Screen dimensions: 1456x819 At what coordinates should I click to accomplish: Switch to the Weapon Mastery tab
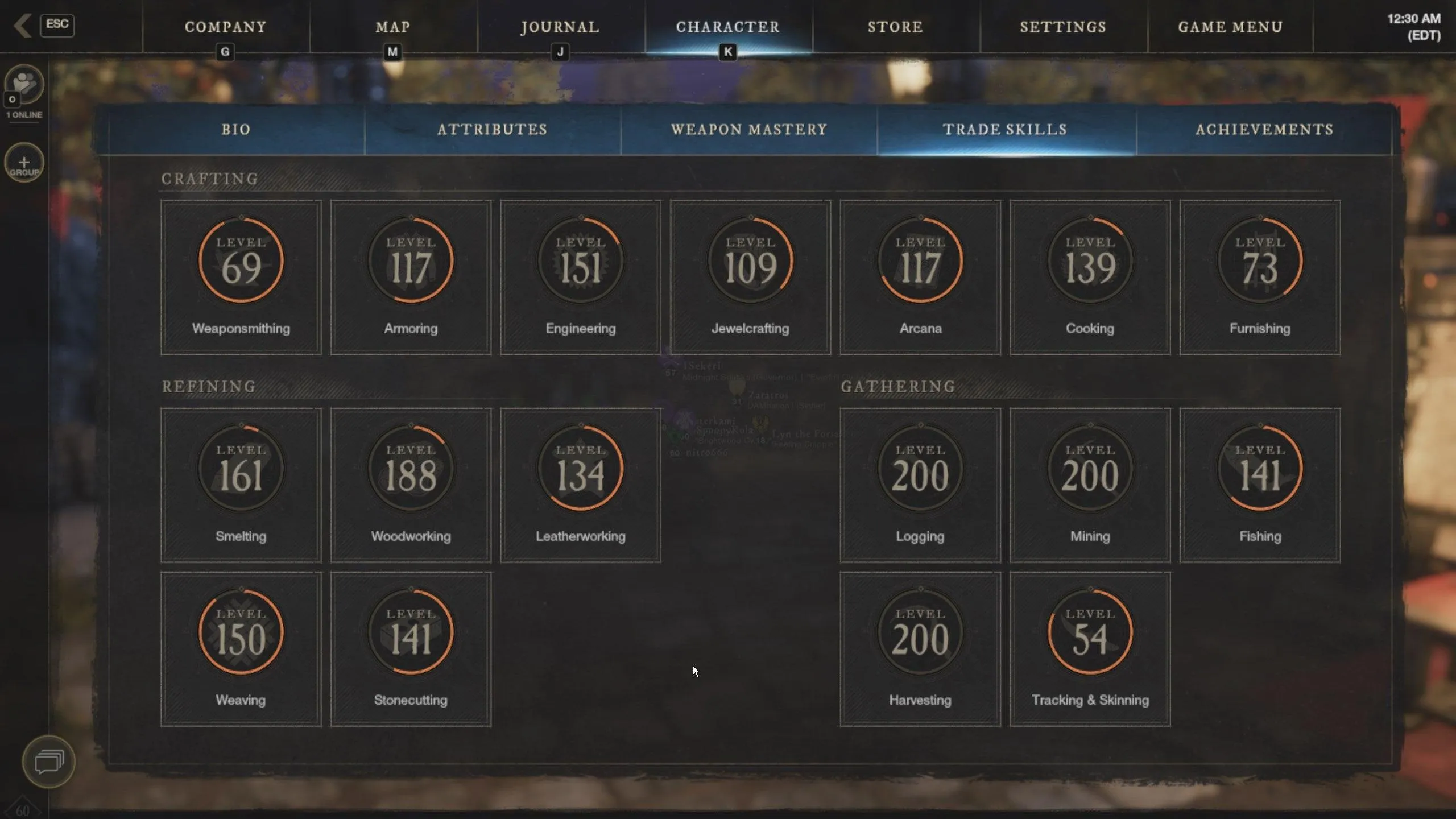coord(749,130)
